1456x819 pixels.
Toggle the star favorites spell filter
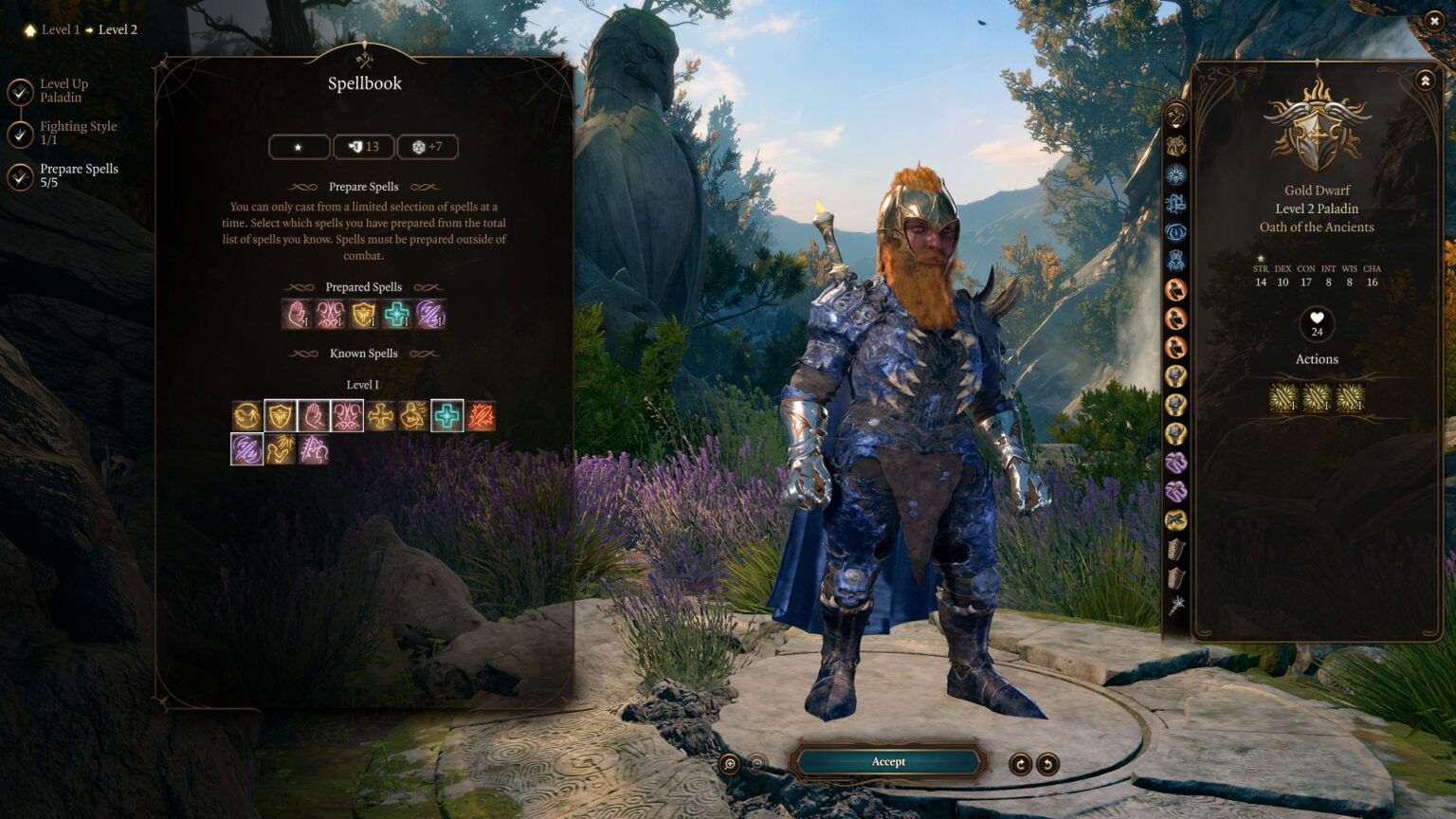[299, 146]
